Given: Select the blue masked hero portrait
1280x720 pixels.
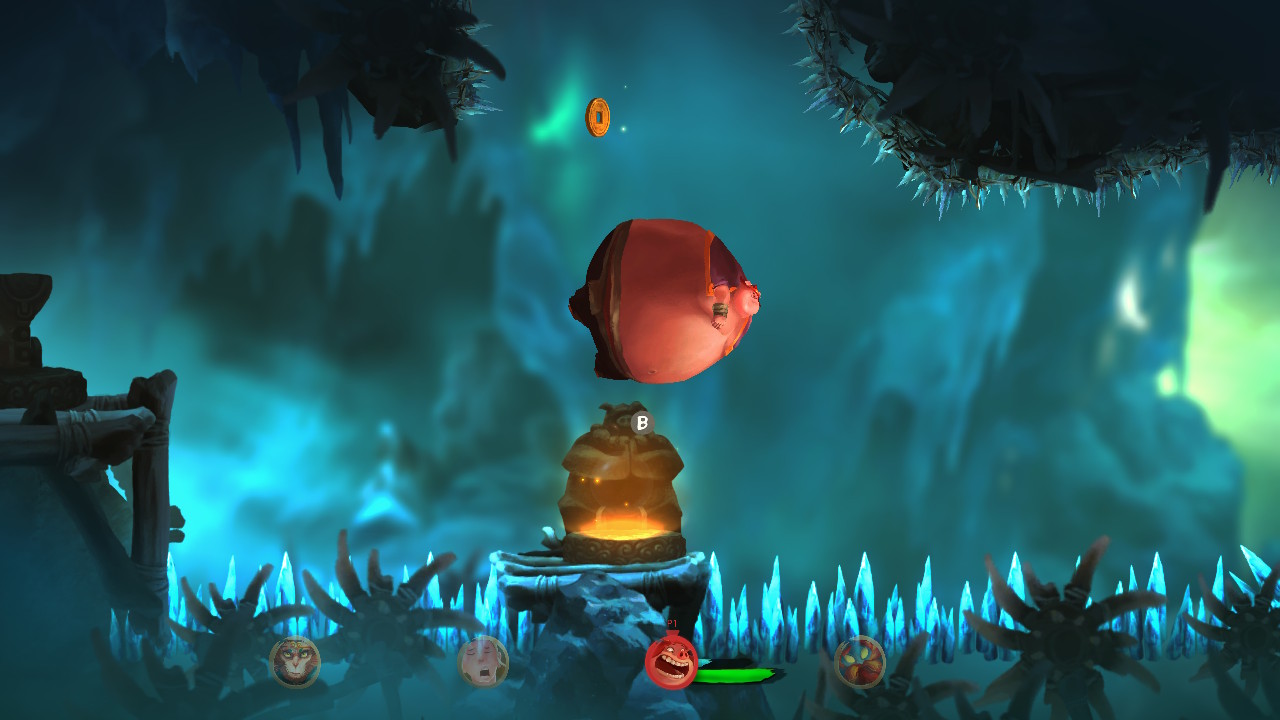Looking at the screenshot, I should tap(860, 662).
